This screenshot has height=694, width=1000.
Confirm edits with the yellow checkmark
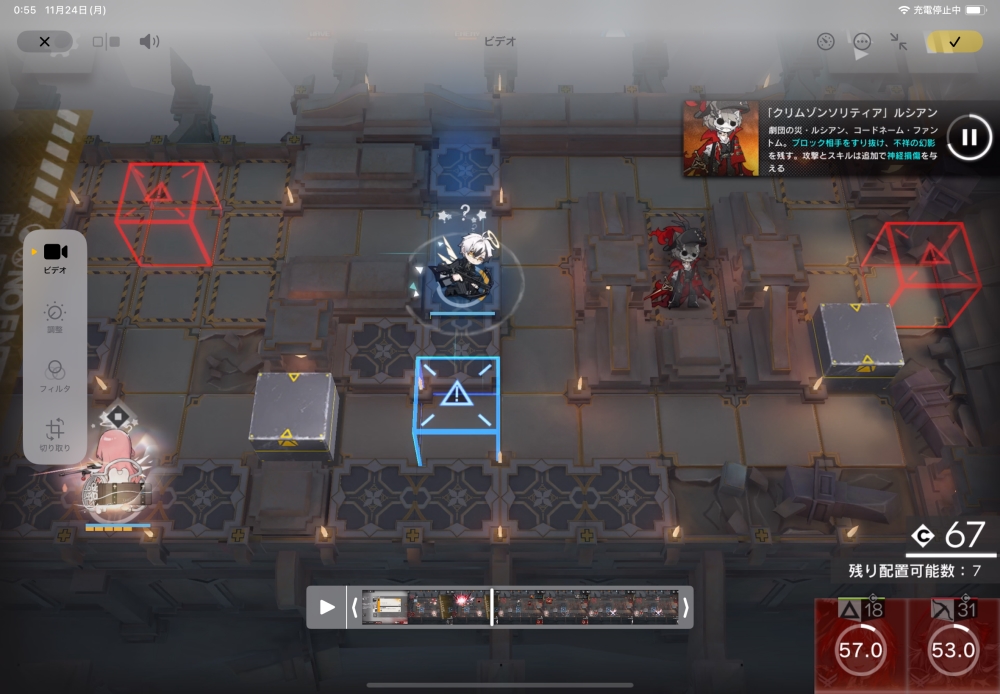[954, 41]
